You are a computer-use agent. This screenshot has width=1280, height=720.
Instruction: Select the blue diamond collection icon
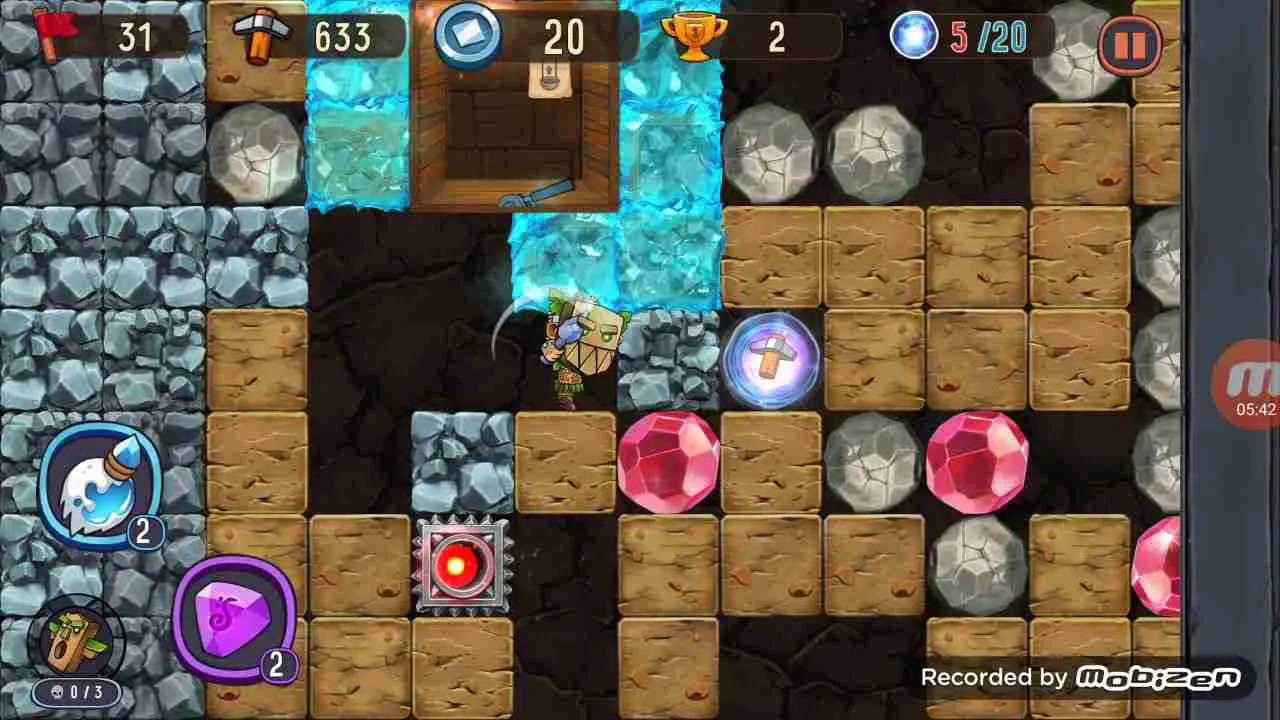[912, 38]
